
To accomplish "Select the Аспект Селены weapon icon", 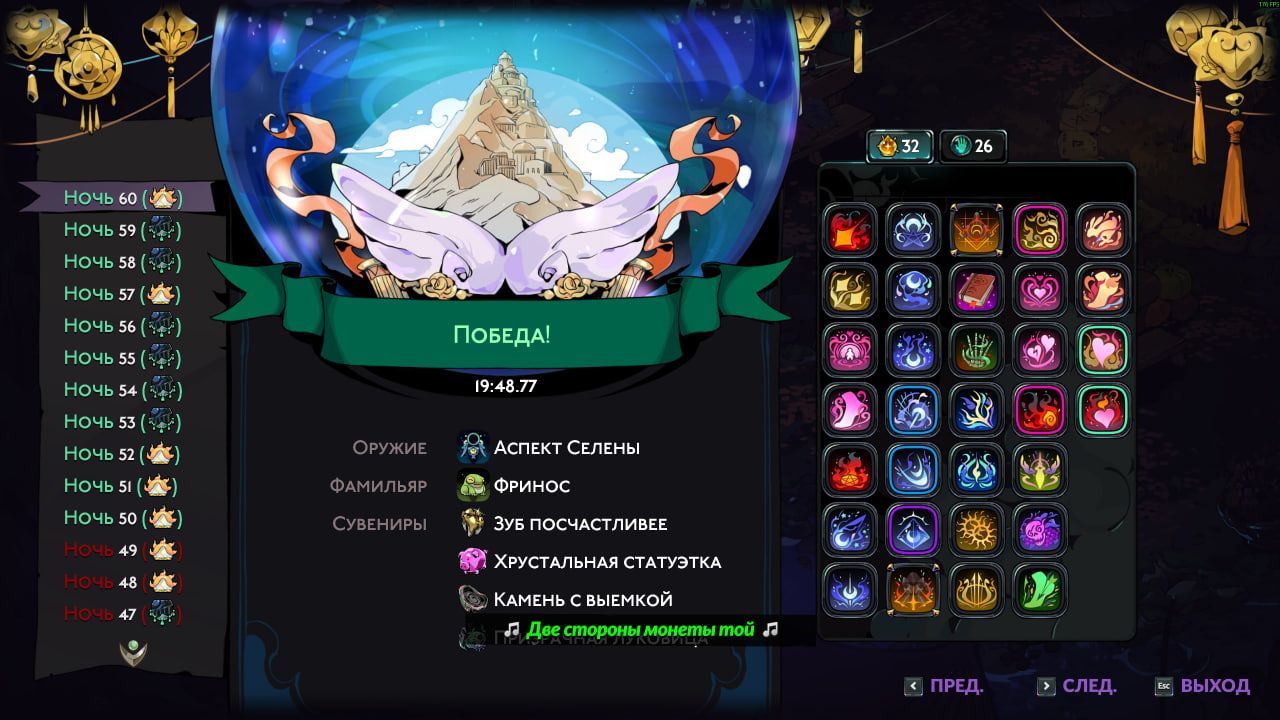I will [473, 448].
